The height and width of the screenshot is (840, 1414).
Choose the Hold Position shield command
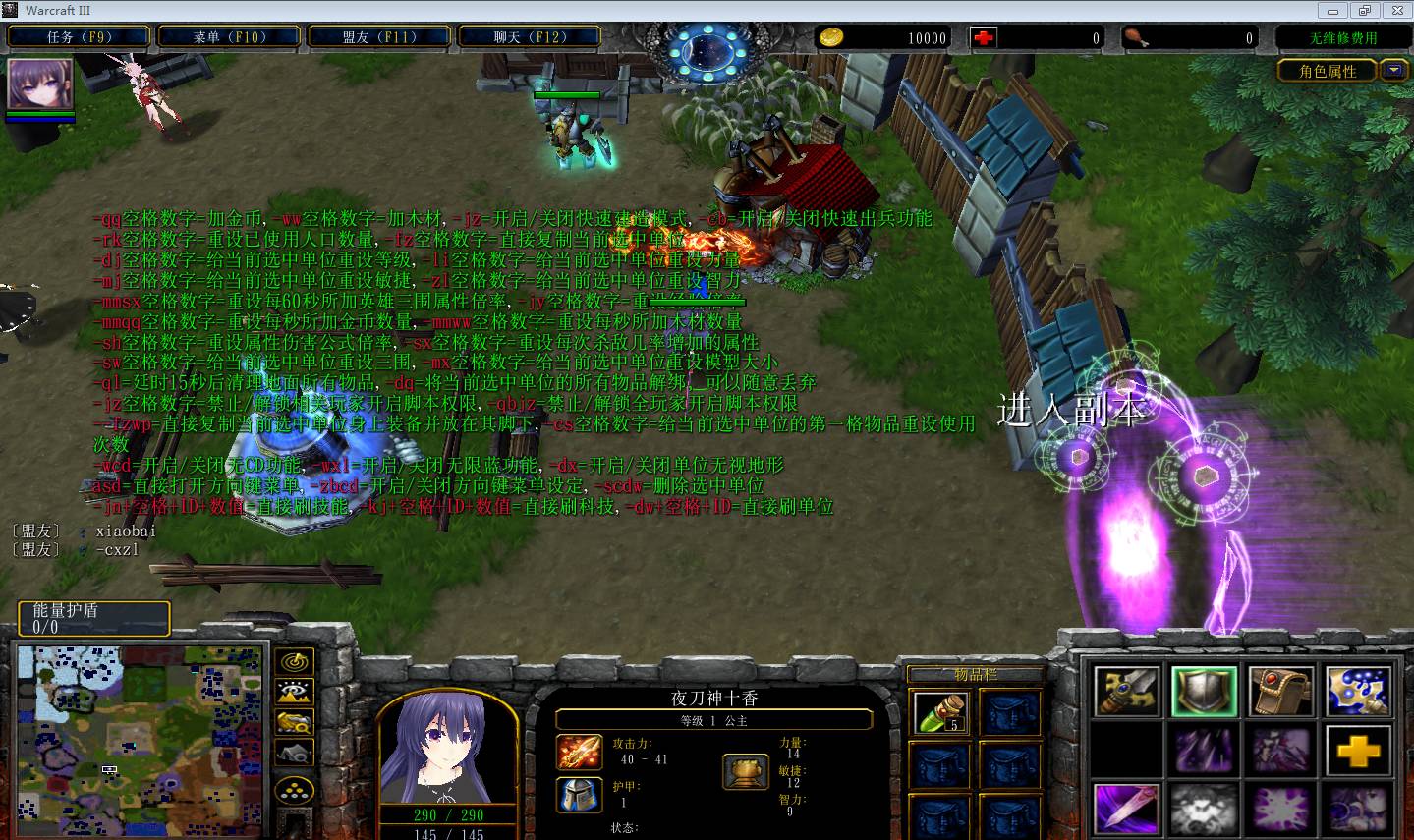pyautogui.click(x=1204, y=691)
